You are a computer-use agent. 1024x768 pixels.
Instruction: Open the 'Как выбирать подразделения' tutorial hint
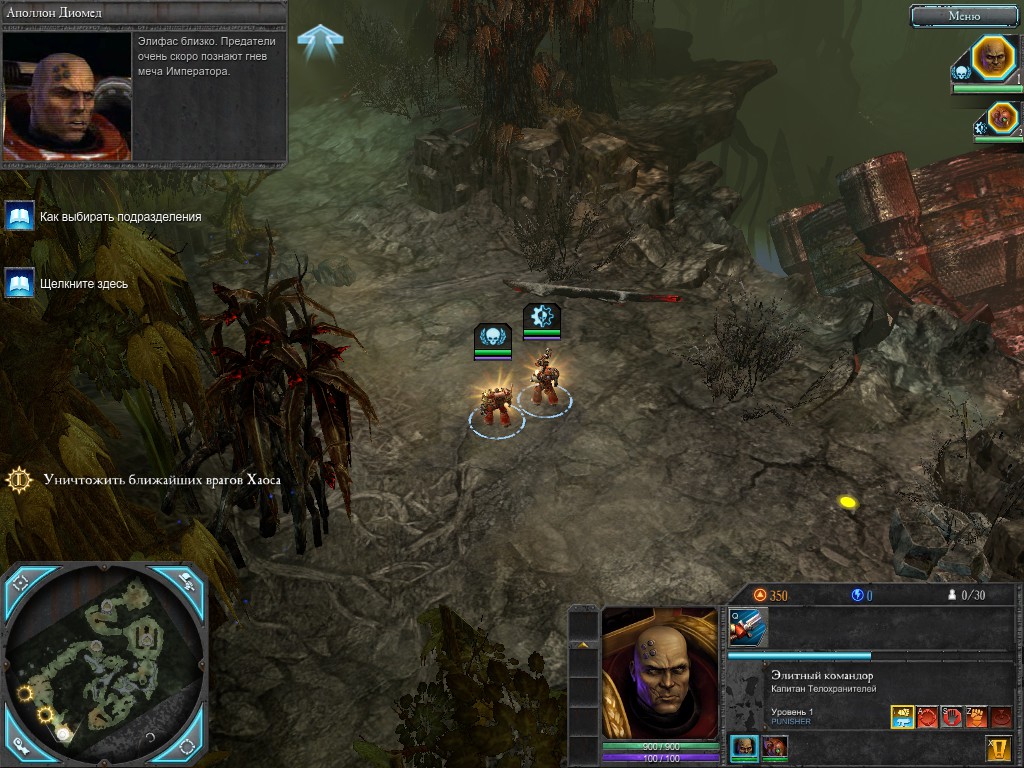click(x=20, y=216)
